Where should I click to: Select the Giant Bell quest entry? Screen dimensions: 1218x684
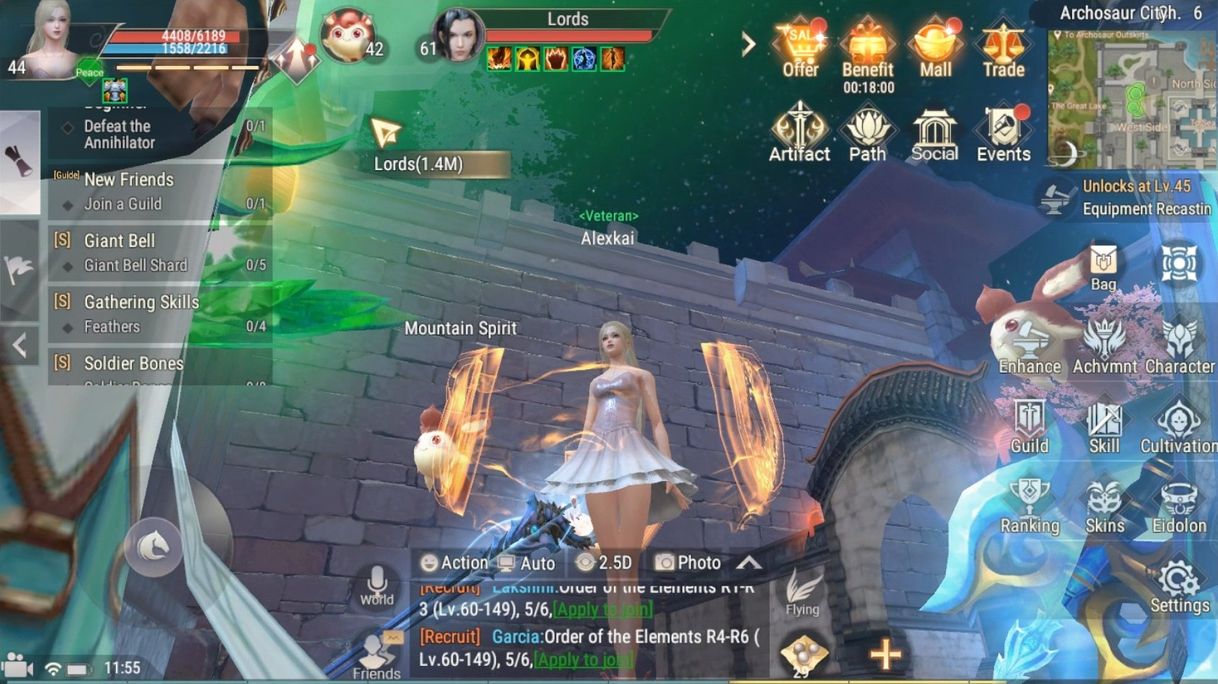(x=160, y=252)
